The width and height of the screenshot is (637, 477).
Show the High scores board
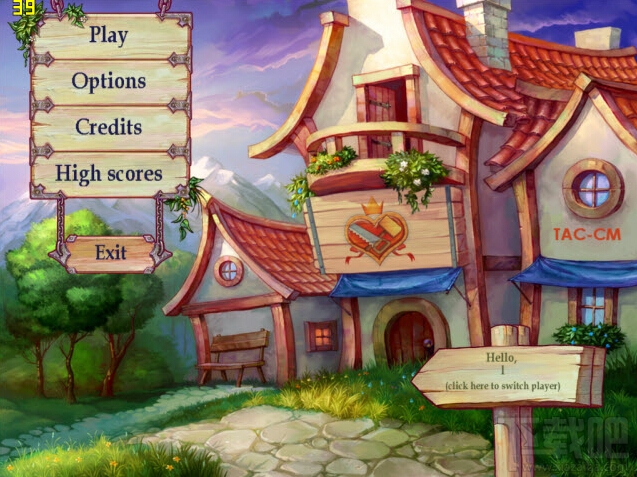pos(109,173)
